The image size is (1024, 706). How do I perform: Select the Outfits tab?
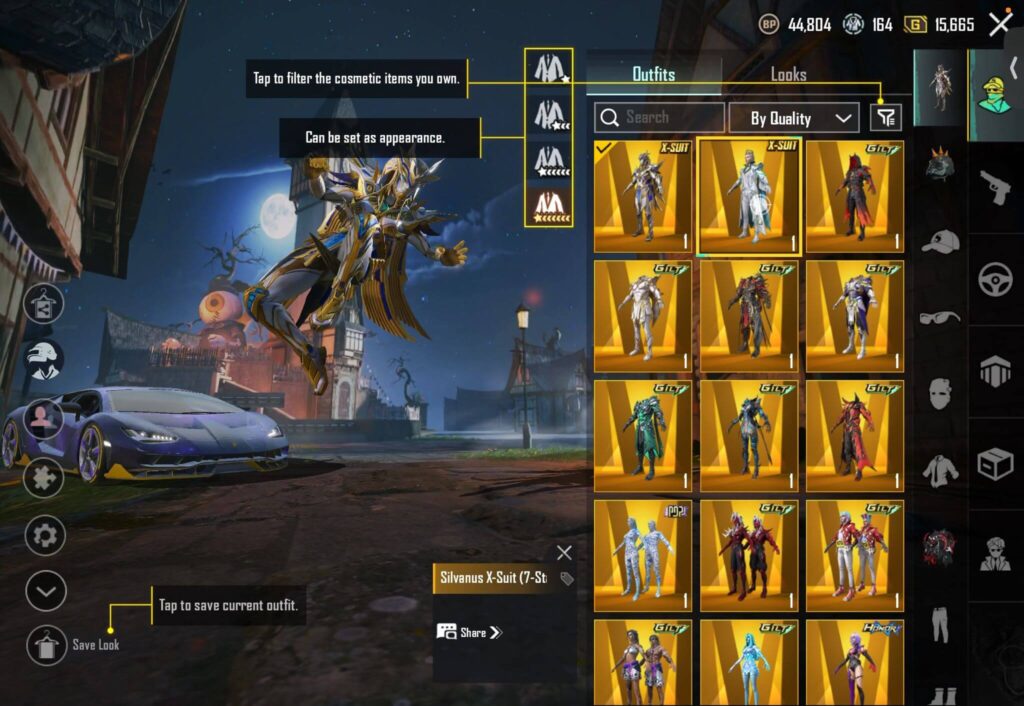click(654, 74)
